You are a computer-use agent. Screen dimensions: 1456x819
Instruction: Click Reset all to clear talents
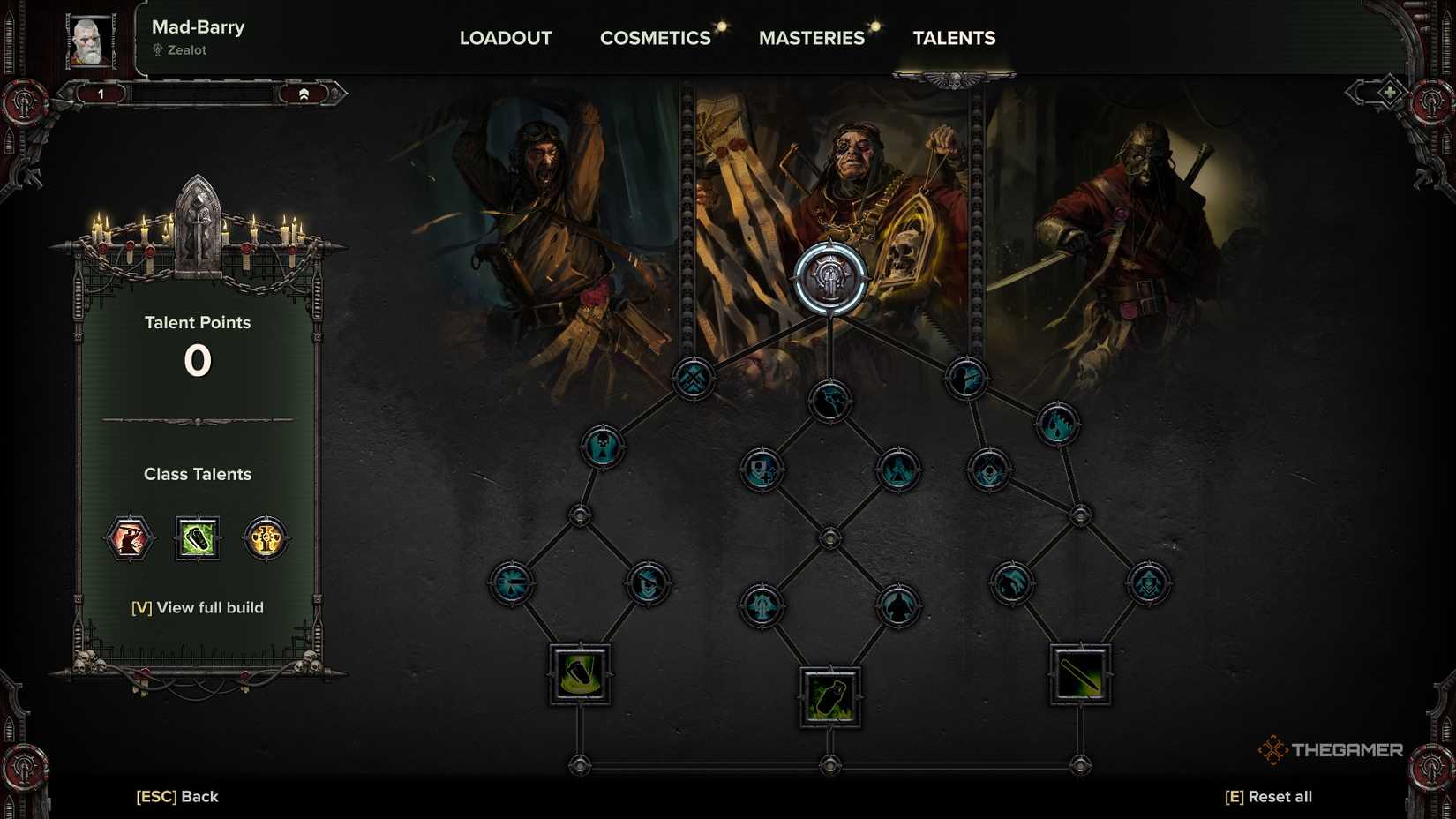(1268, 795)
